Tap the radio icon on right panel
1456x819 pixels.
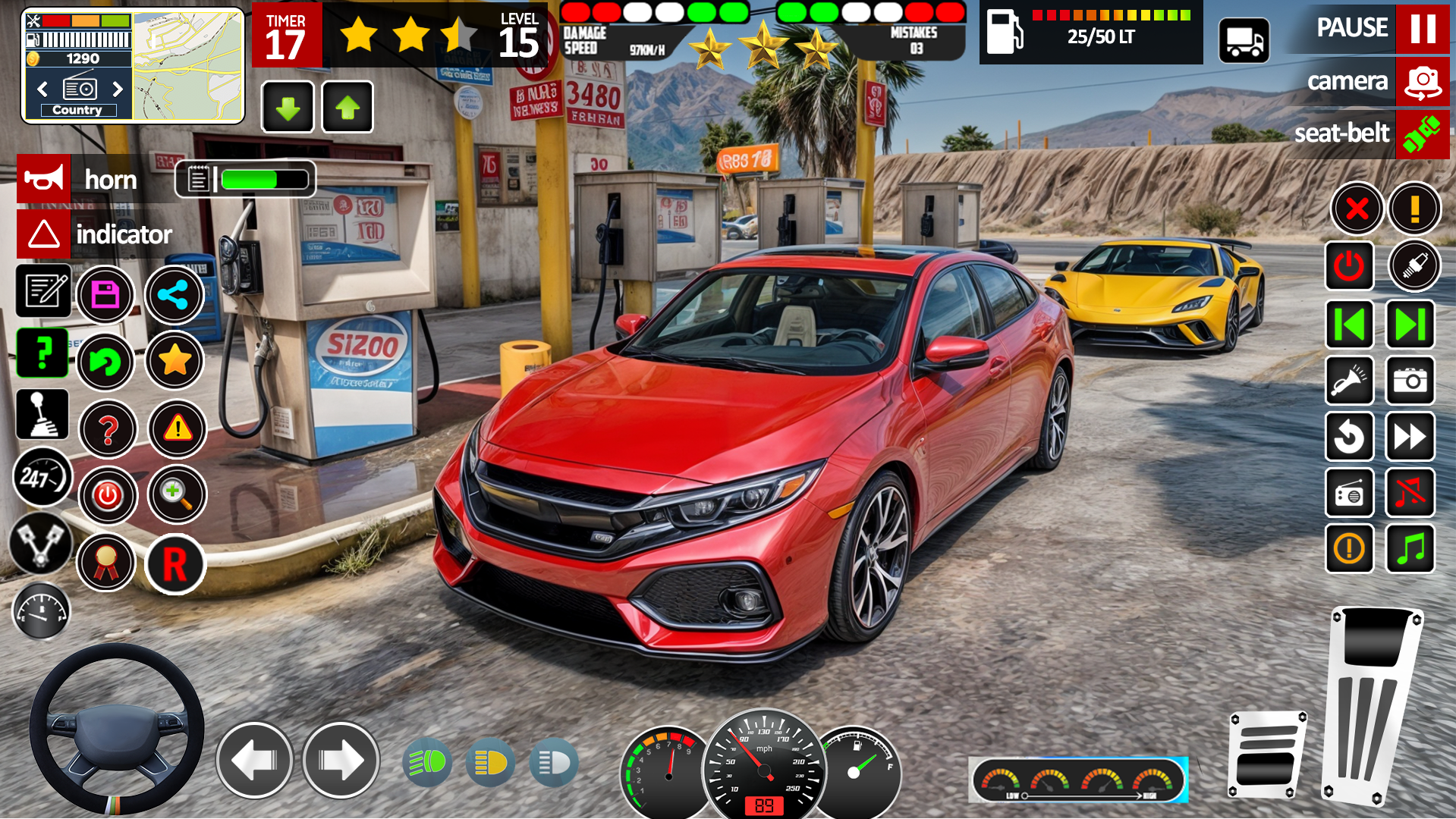coord(1350,494)
